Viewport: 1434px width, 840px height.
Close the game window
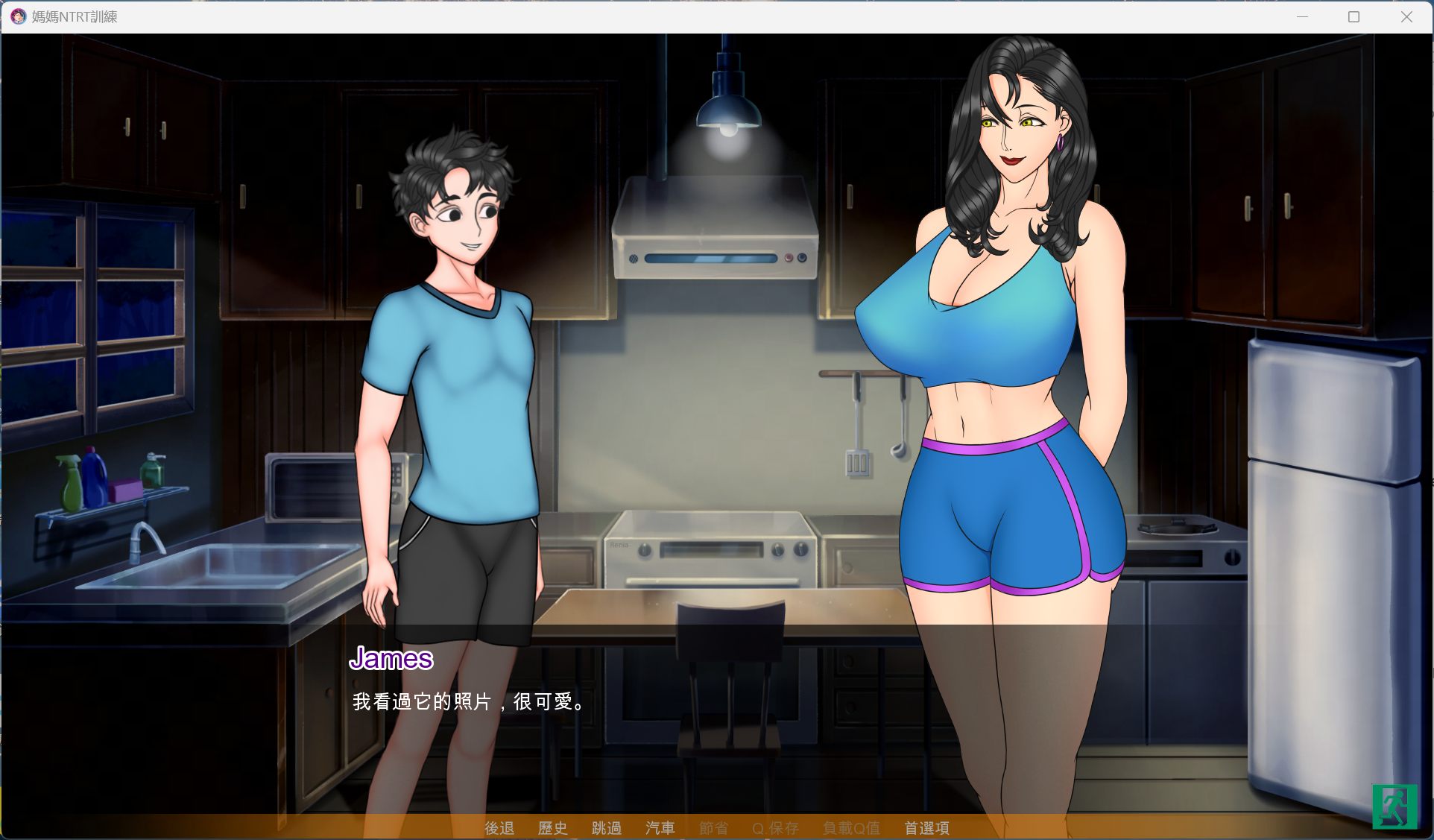click(1406, 16)
